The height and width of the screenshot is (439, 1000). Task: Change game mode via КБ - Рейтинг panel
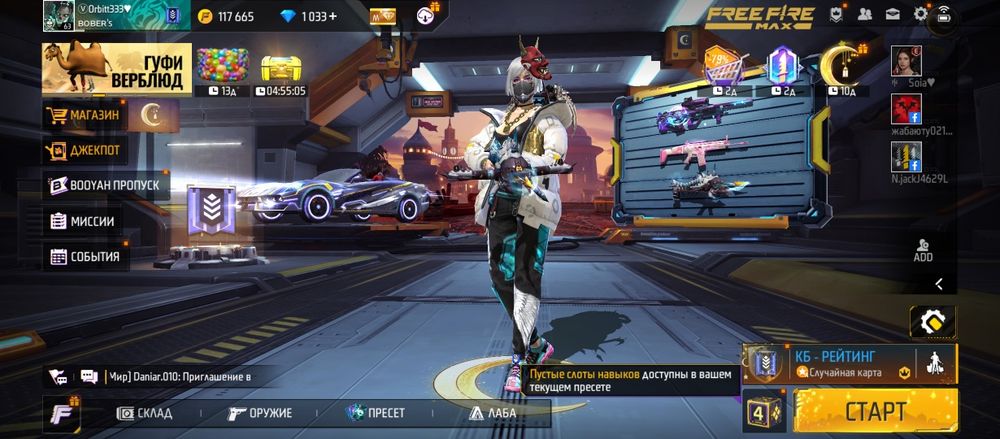[x=835, y=363]
